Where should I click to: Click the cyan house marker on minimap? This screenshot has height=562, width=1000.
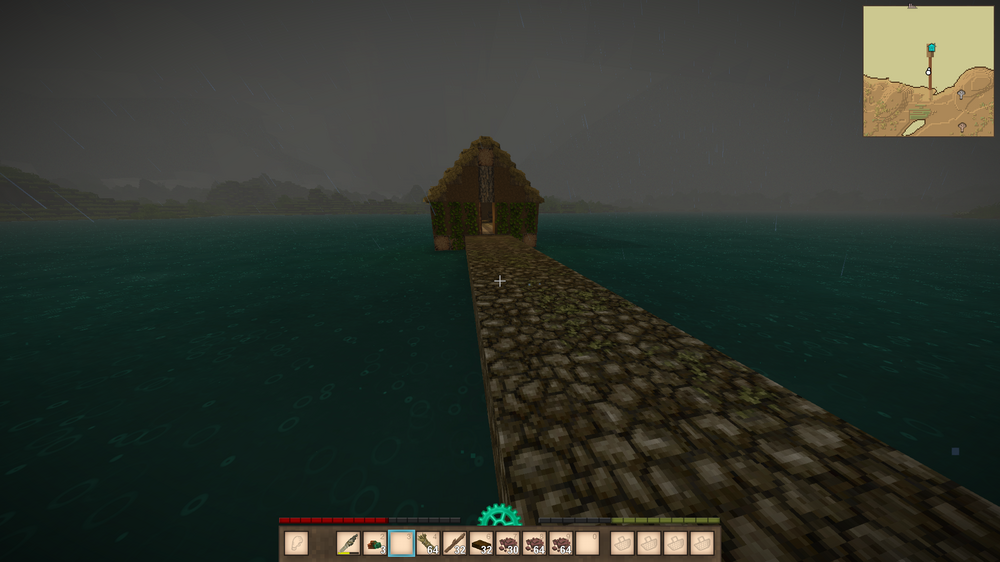(x=931, y=47)
